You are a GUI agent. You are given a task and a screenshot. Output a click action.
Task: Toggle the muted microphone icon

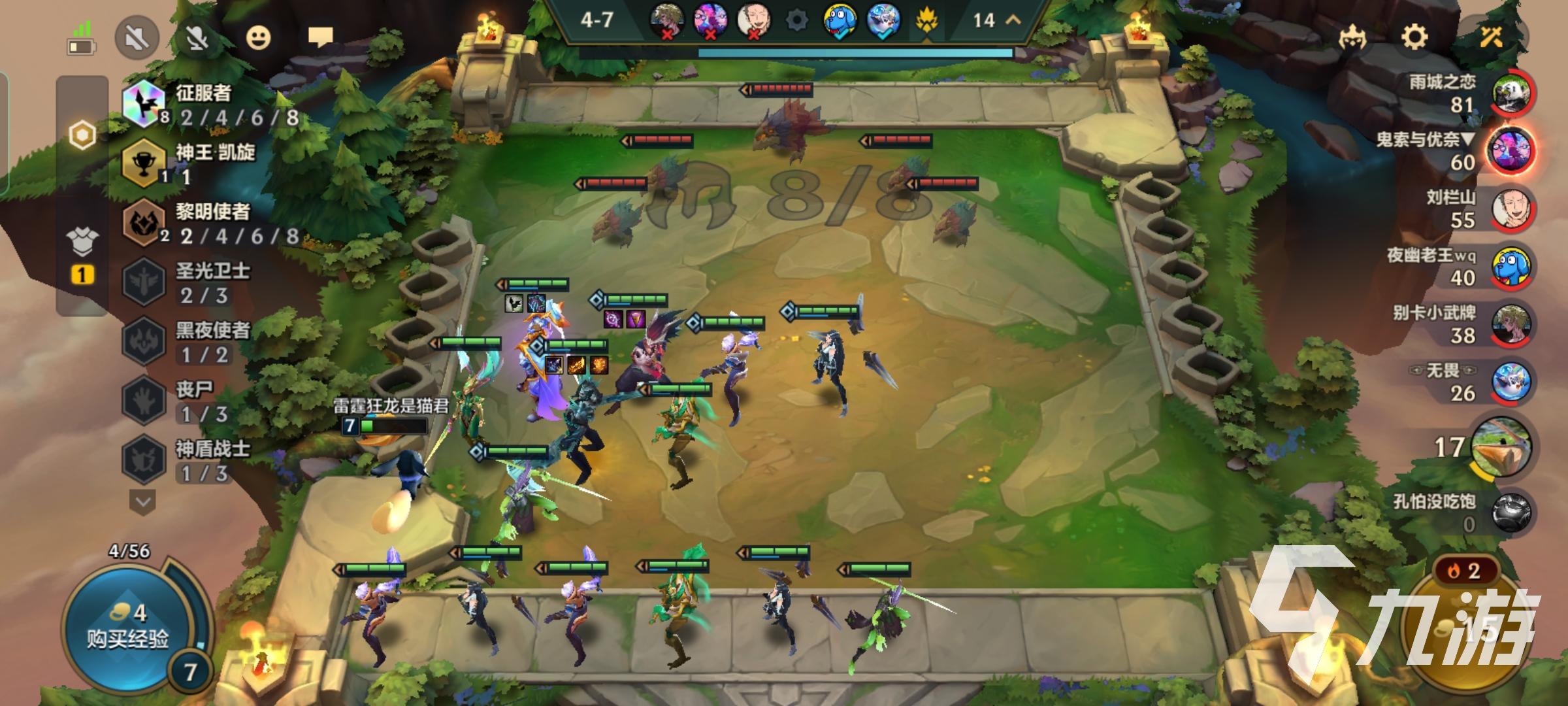point(197,38)
